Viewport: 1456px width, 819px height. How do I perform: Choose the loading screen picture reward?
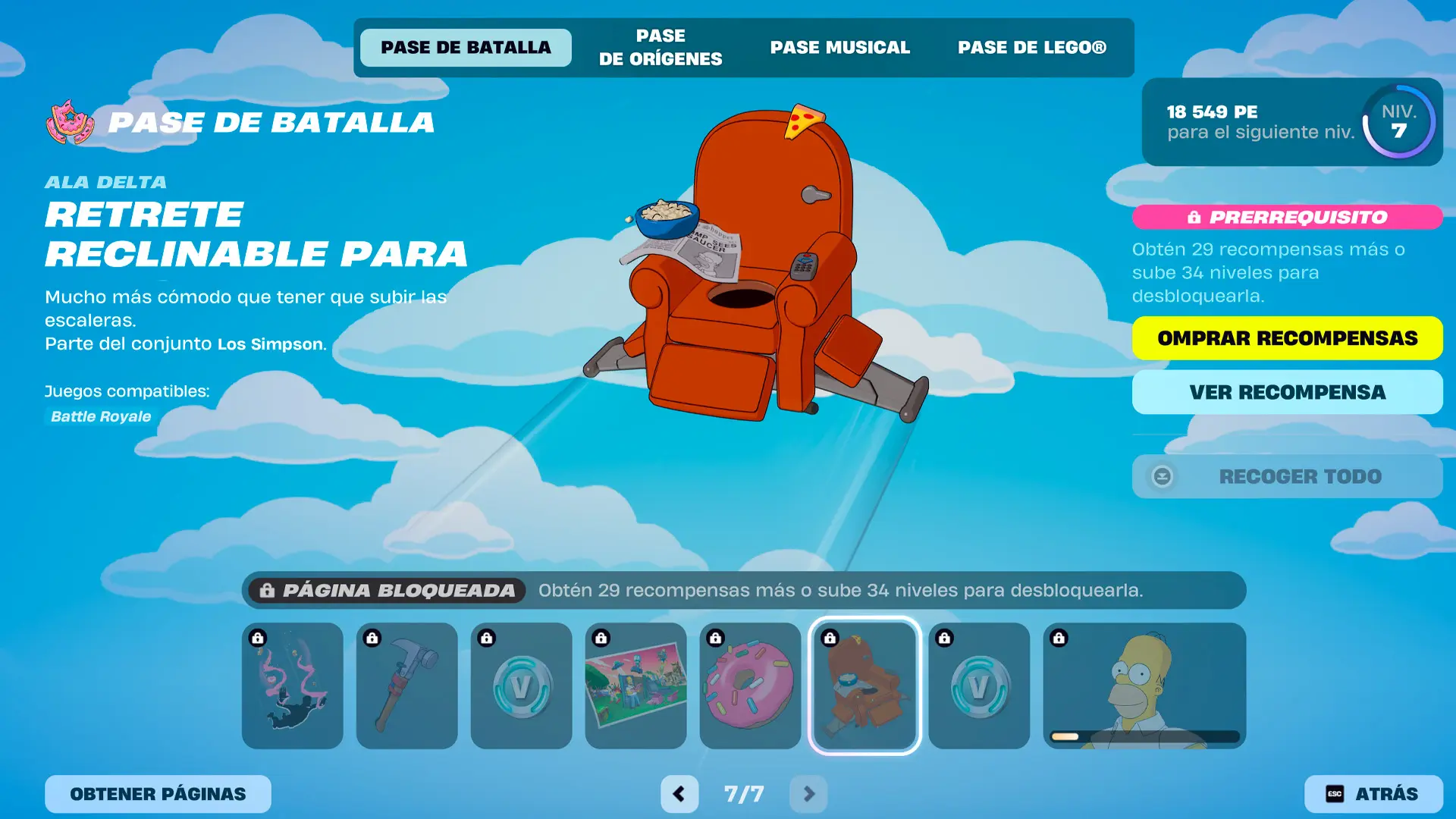click(635, 686)
